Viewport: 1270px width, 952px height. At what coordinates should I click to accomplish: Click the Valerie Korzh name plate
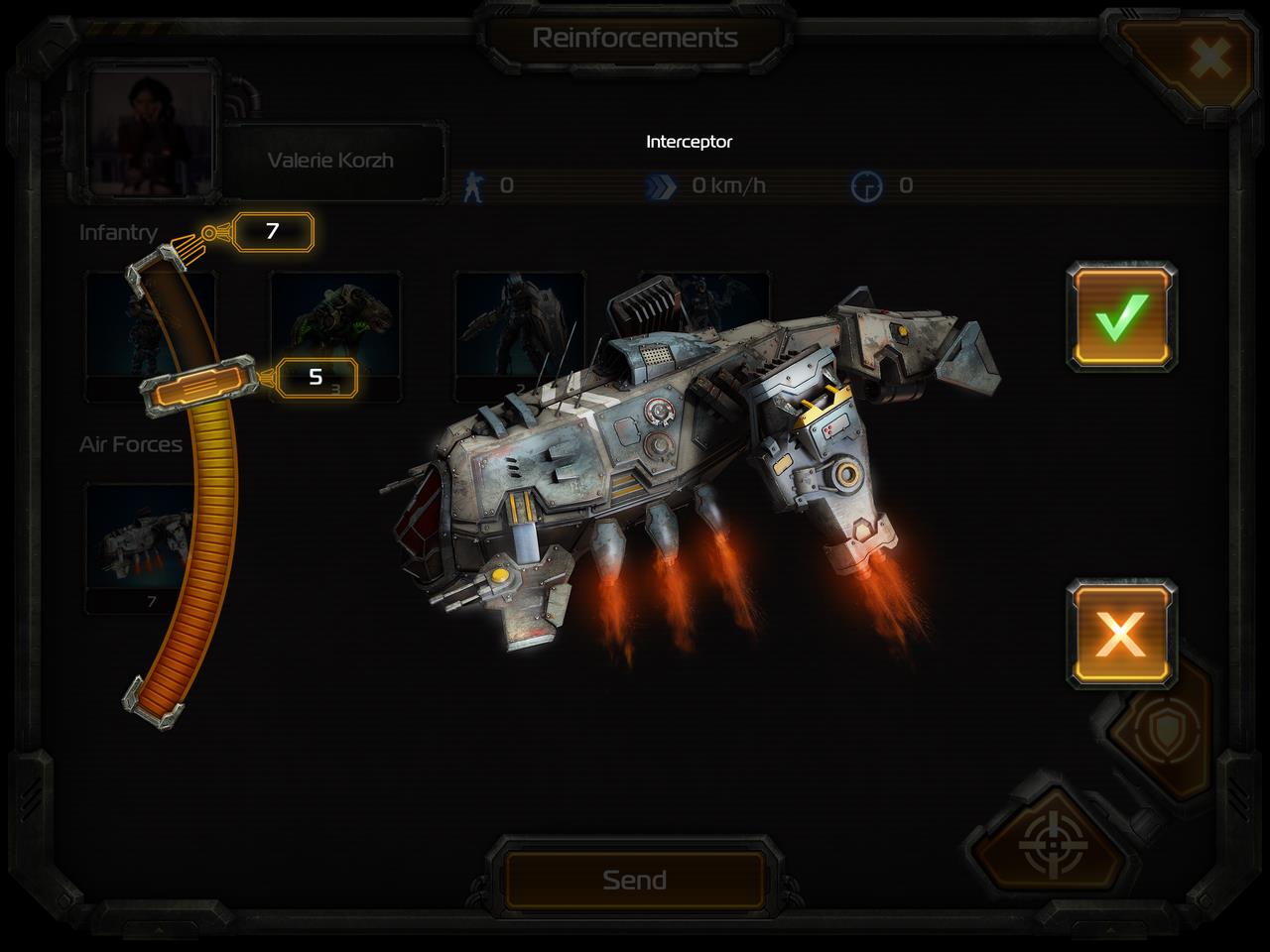tap(329, 159)
